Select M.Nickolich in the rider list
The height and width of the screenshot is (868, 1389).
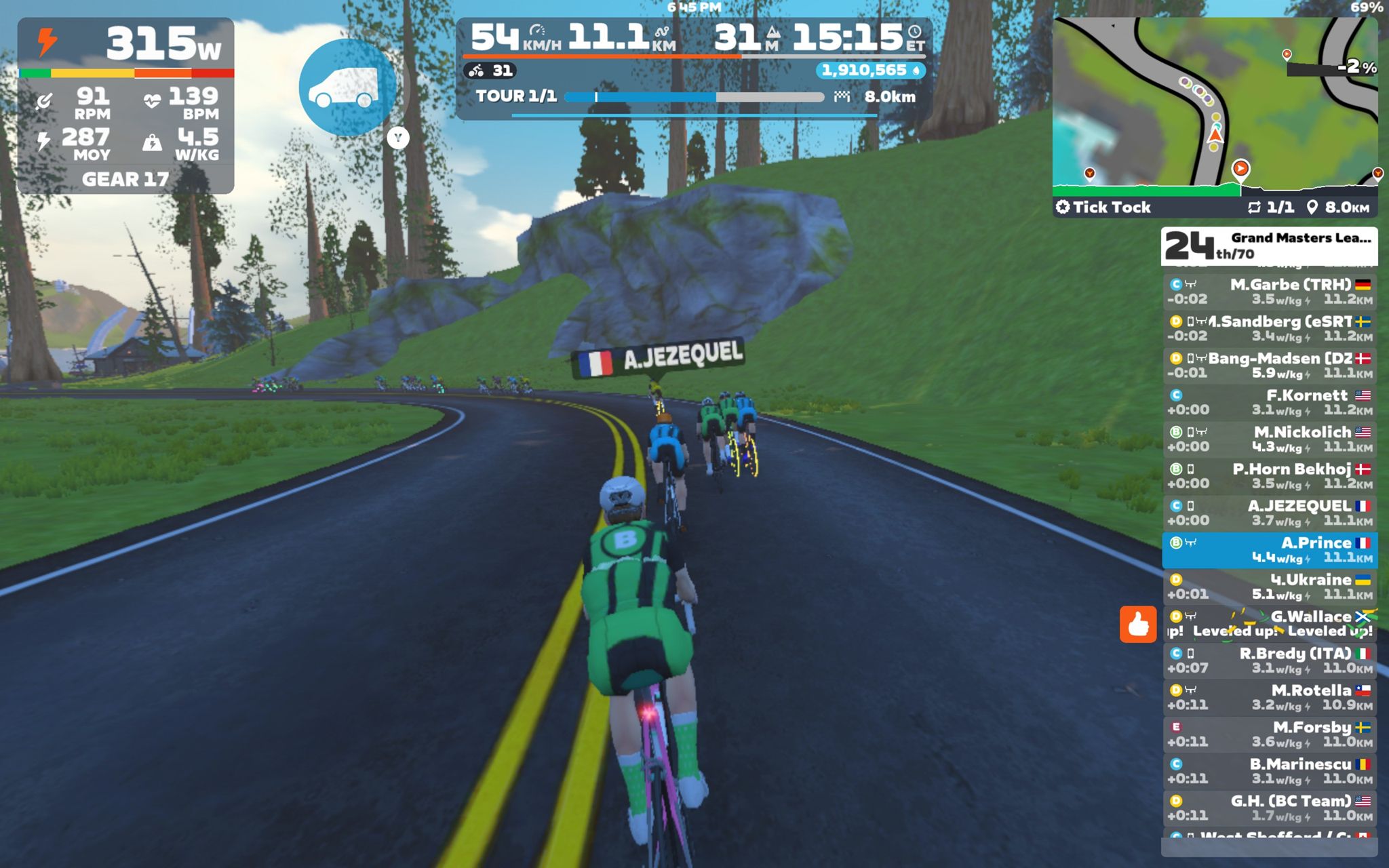1269,439
